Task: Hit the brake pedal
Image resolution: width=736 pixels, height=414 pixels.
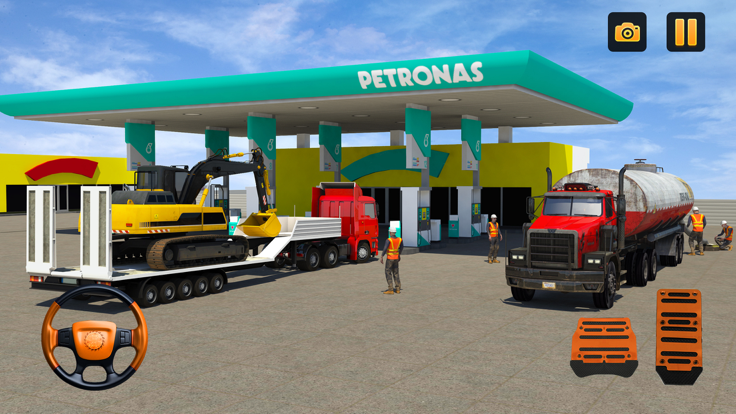Action: (x=604, y=346)
